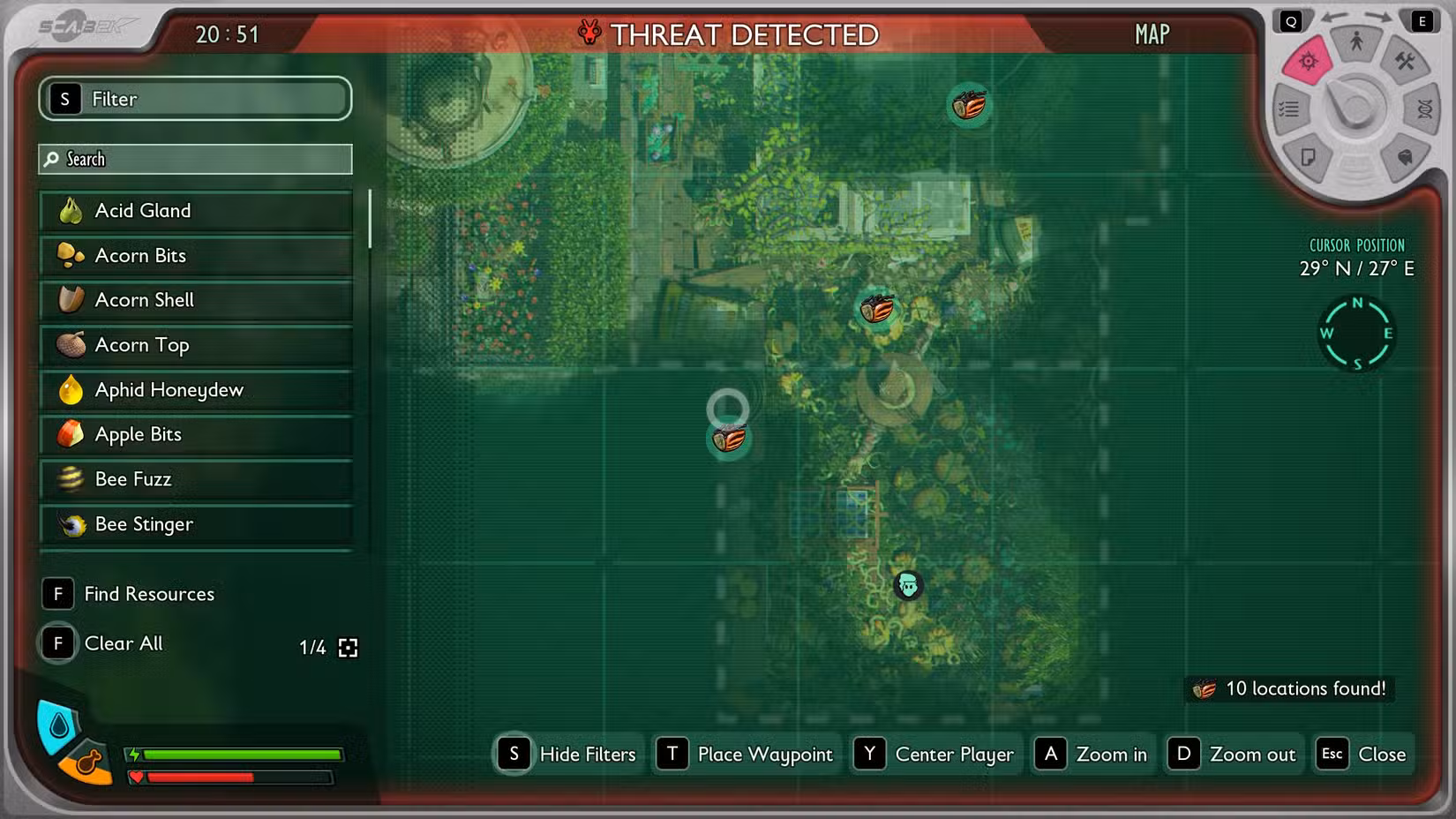Click the player head marker on the map
The image size is (1456, 819).
pos(908,584)
